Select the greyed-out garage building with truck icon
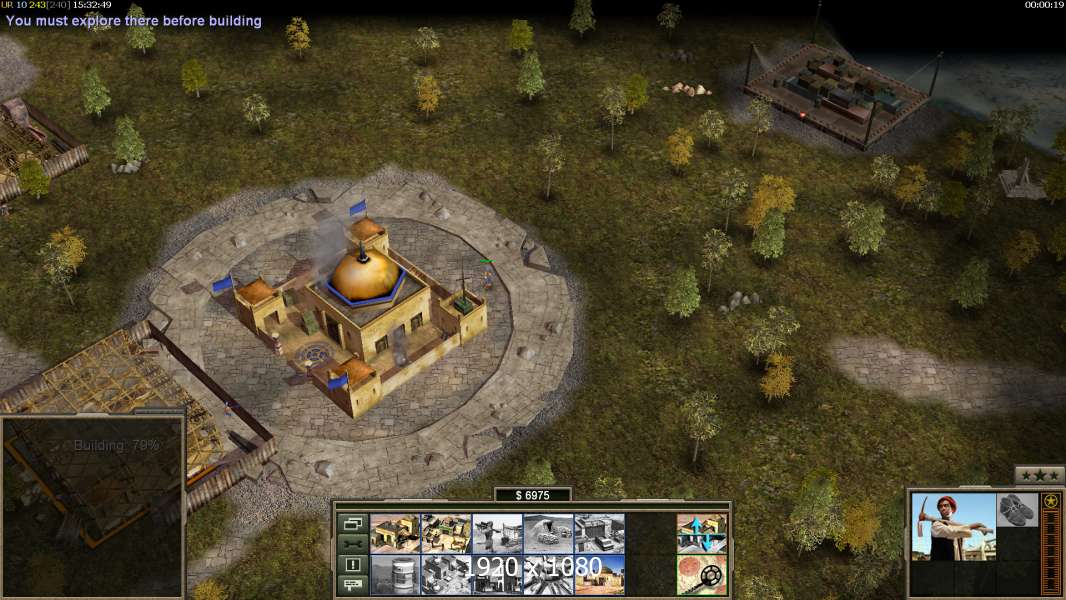This screenshot has width=1066, height=600. [x=599, y=534]
